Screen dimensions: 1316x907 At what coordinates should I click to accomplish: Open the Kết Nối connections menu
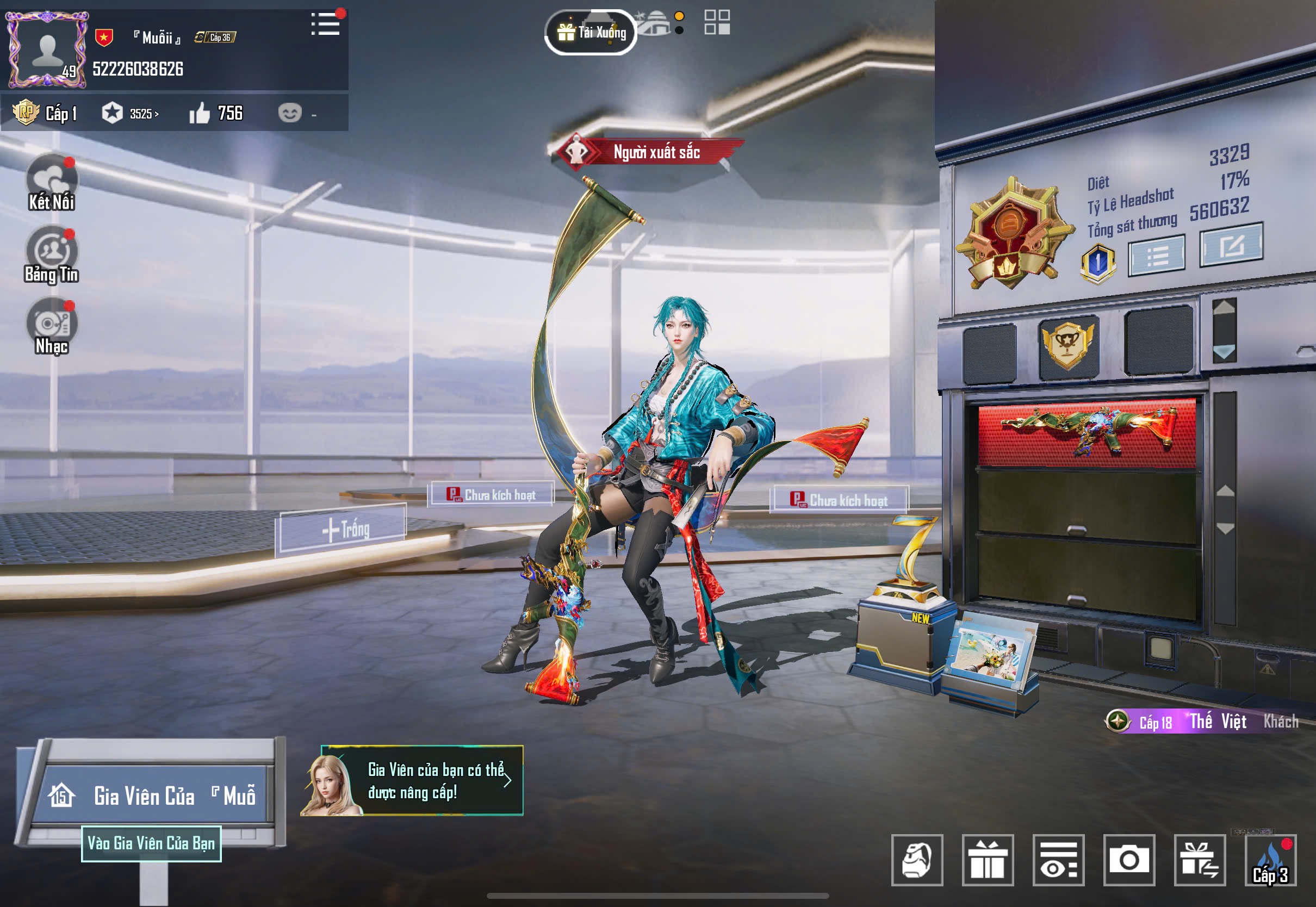(x=52, y=183)
